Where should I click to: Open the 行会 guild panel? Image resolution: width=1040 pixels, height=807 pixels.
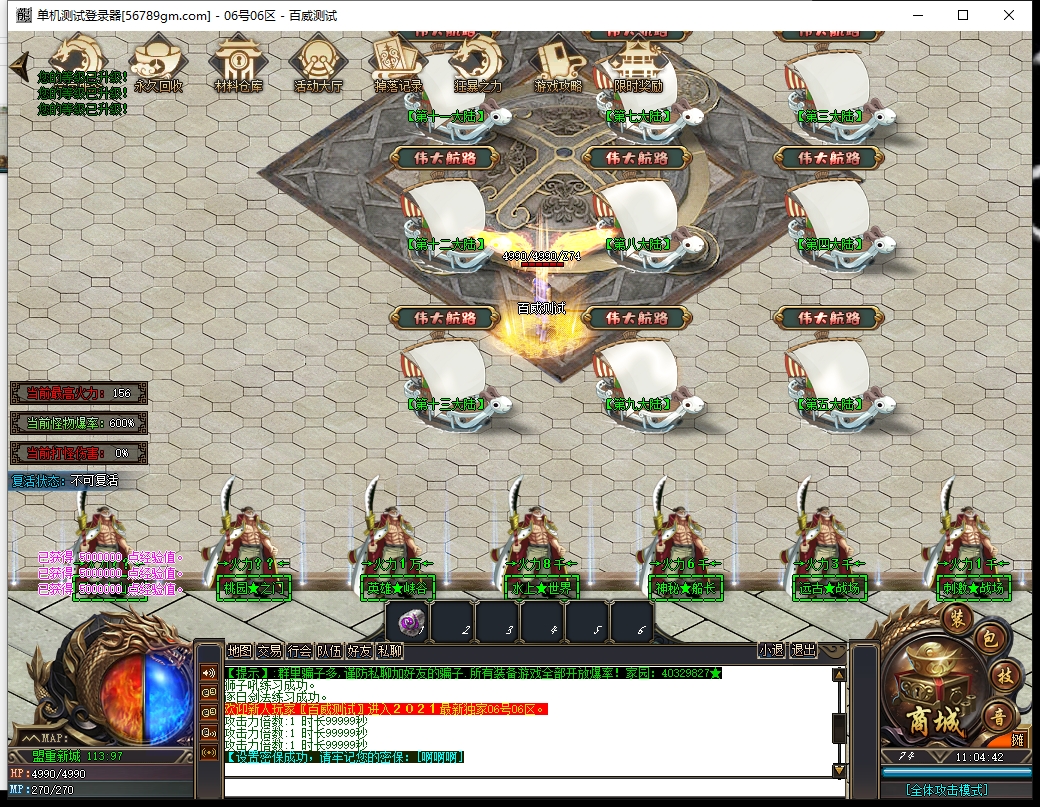click(299, 651)
